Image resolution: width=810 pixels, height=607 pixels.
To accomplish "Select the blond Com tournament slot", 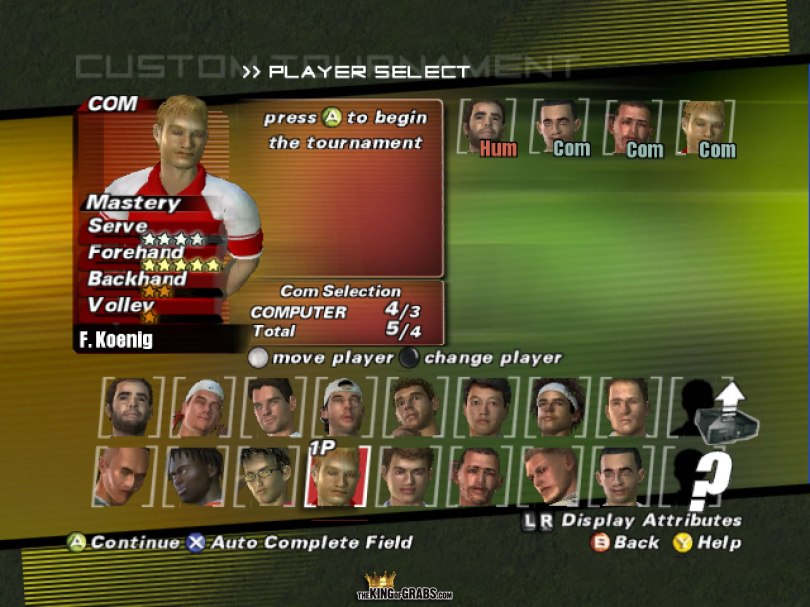I will coord(705,127).
